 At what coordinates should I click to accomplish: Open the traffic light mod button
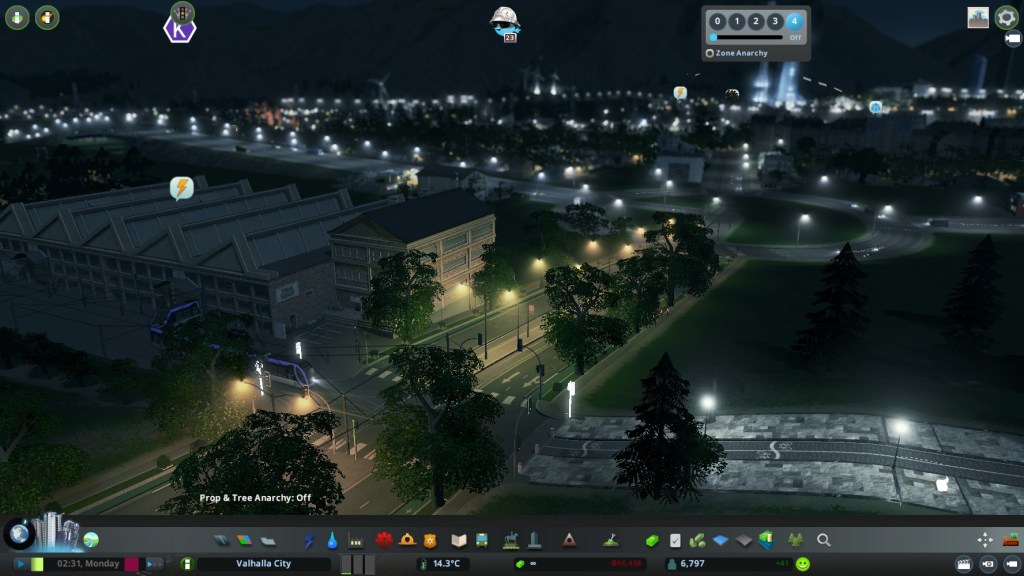[x=182, y=11]
